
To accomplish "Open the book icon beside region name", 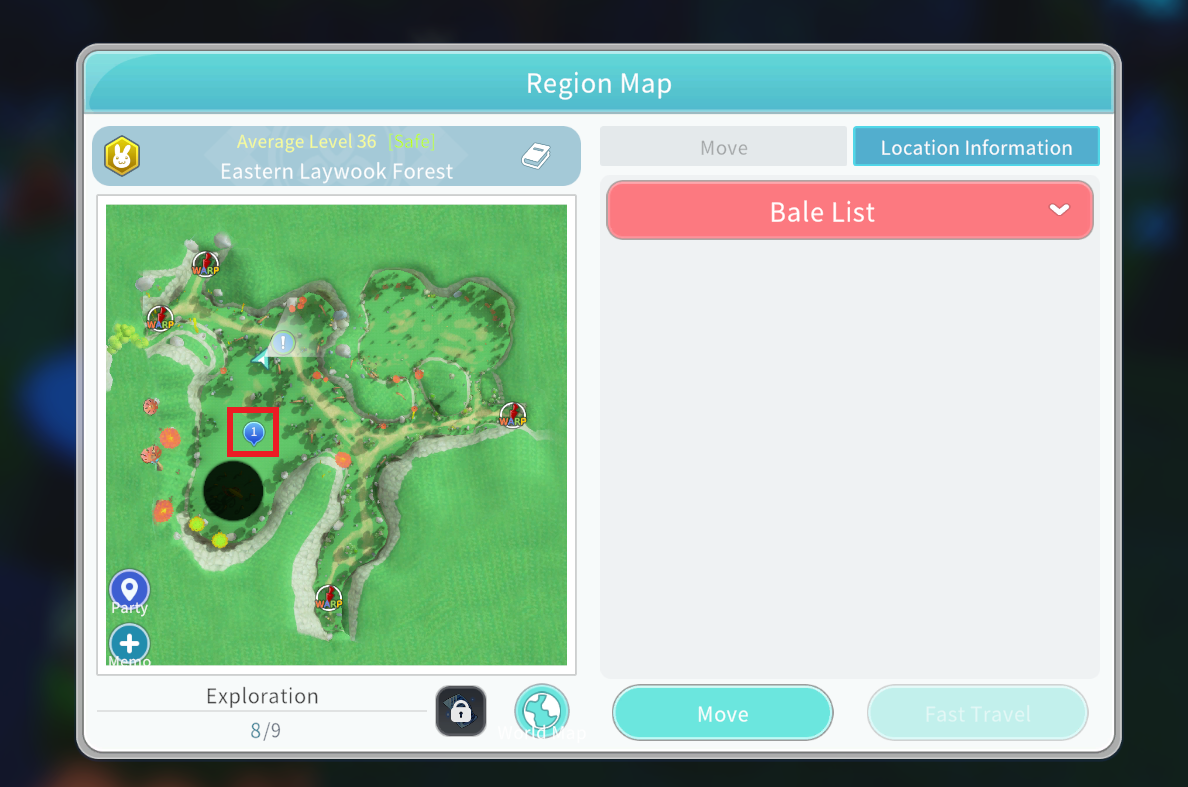I will 536,155.
